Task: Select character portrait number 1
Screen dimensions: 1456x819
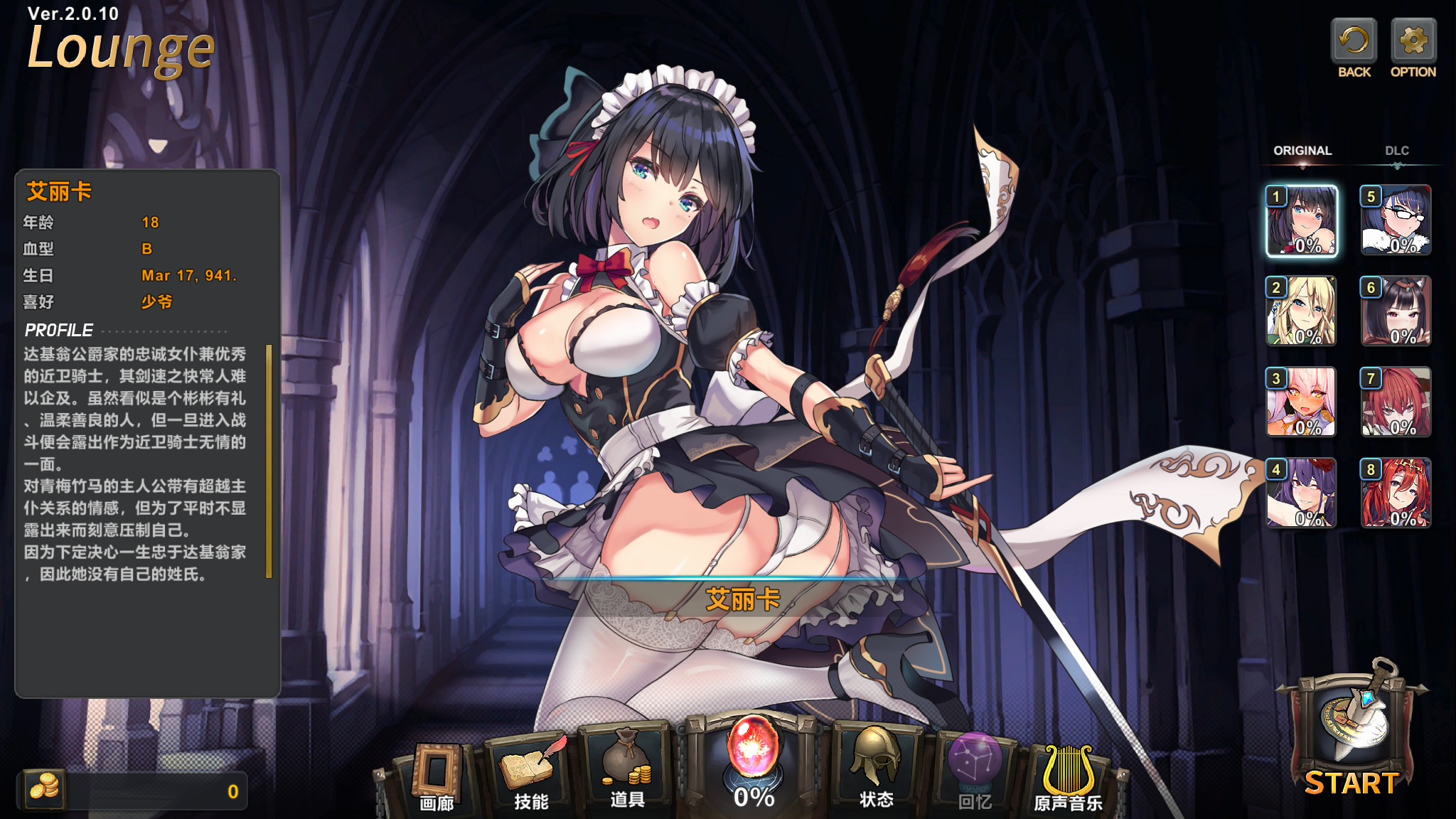Action: point(1302,220)
